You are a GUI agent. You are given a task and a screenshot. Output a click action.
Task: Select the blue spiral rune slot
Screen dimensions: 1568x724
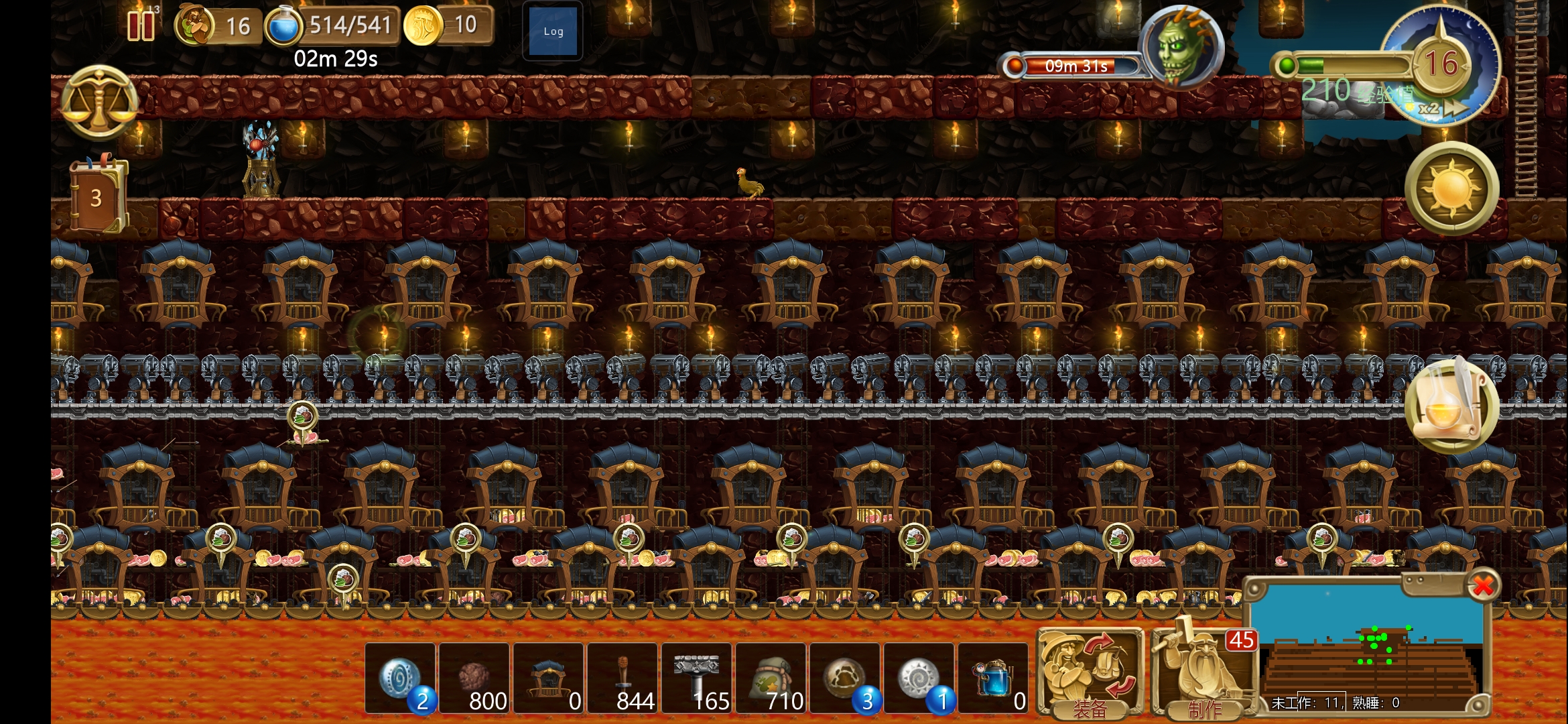(x=401, y=678)
